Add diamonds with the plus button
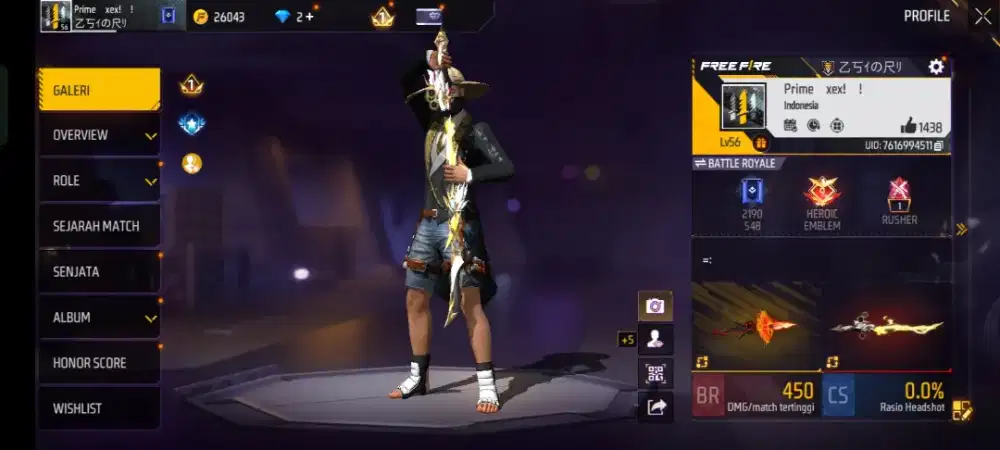This screenshot has height=450, width=1000. 309,17
